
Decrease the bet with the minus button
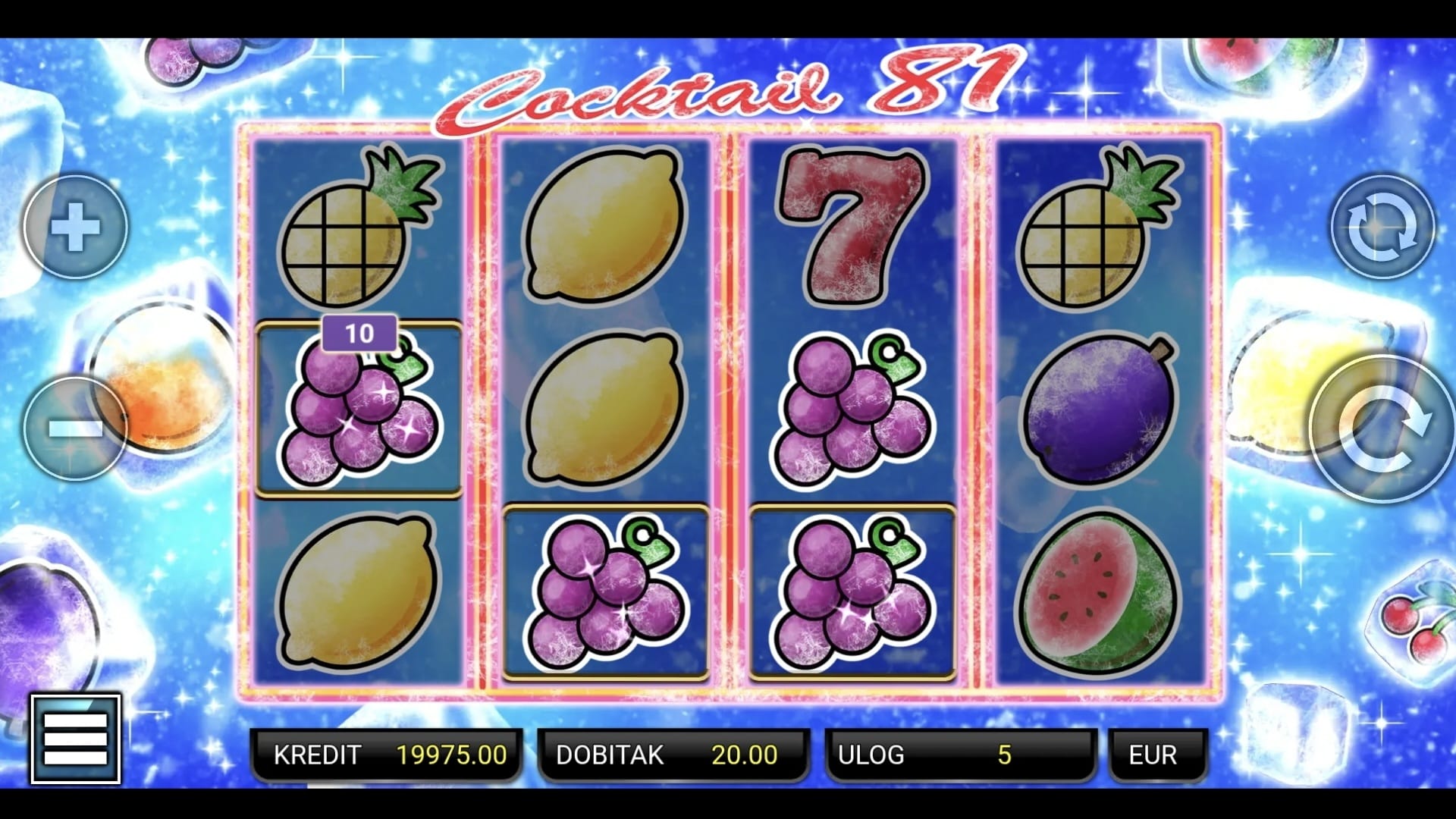(75, 428)
